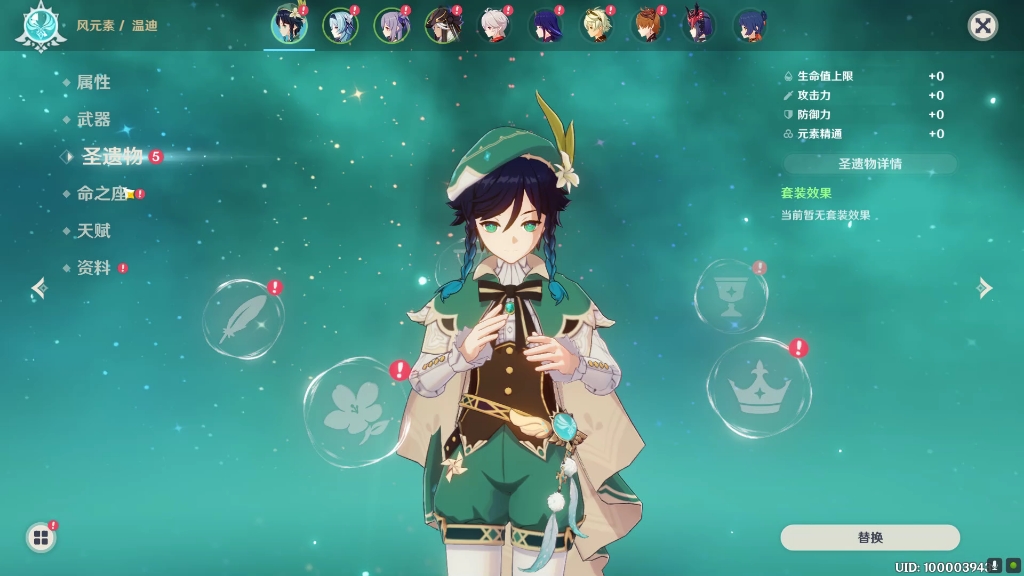This screenshot has width=1024, height=576.
Task: Open the 命之座 constellation page
Action: [x=102, y=194]
